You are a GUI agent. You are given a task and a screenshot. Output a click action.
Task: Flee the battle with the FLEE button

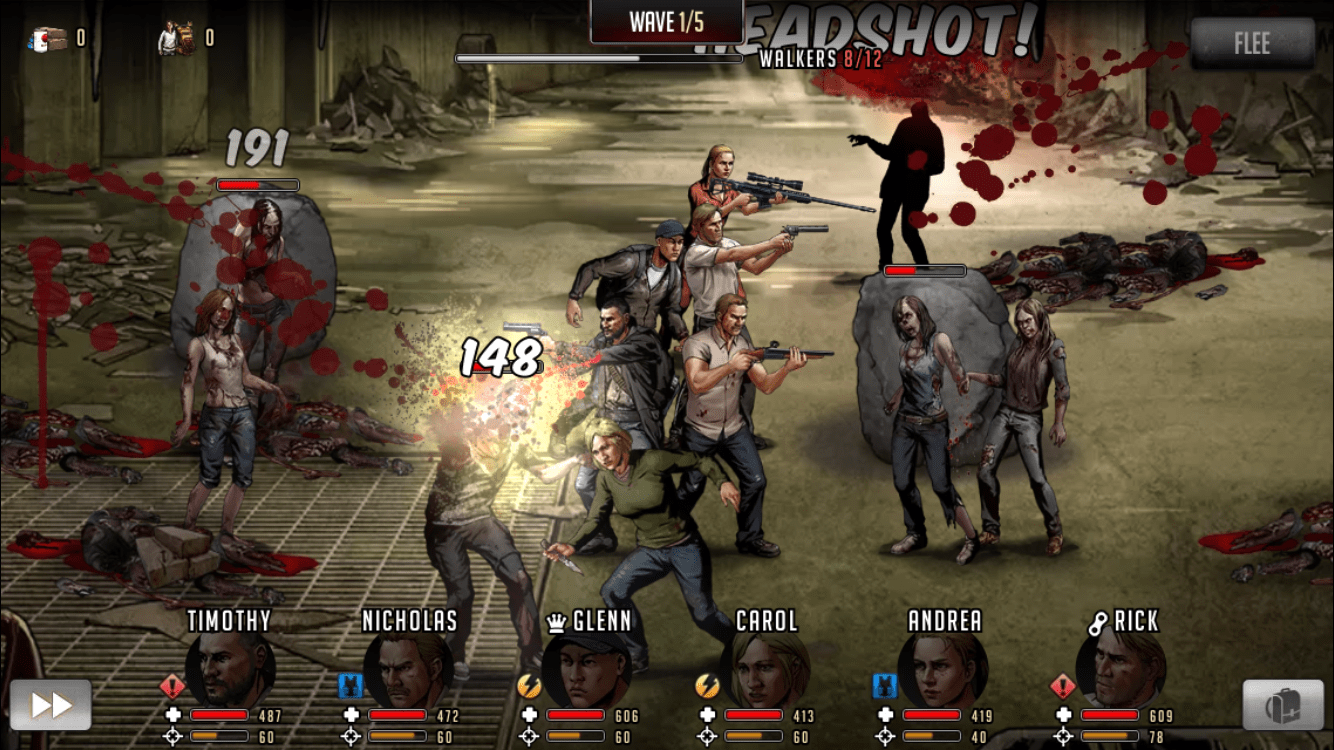click(x=1252, y=44)
